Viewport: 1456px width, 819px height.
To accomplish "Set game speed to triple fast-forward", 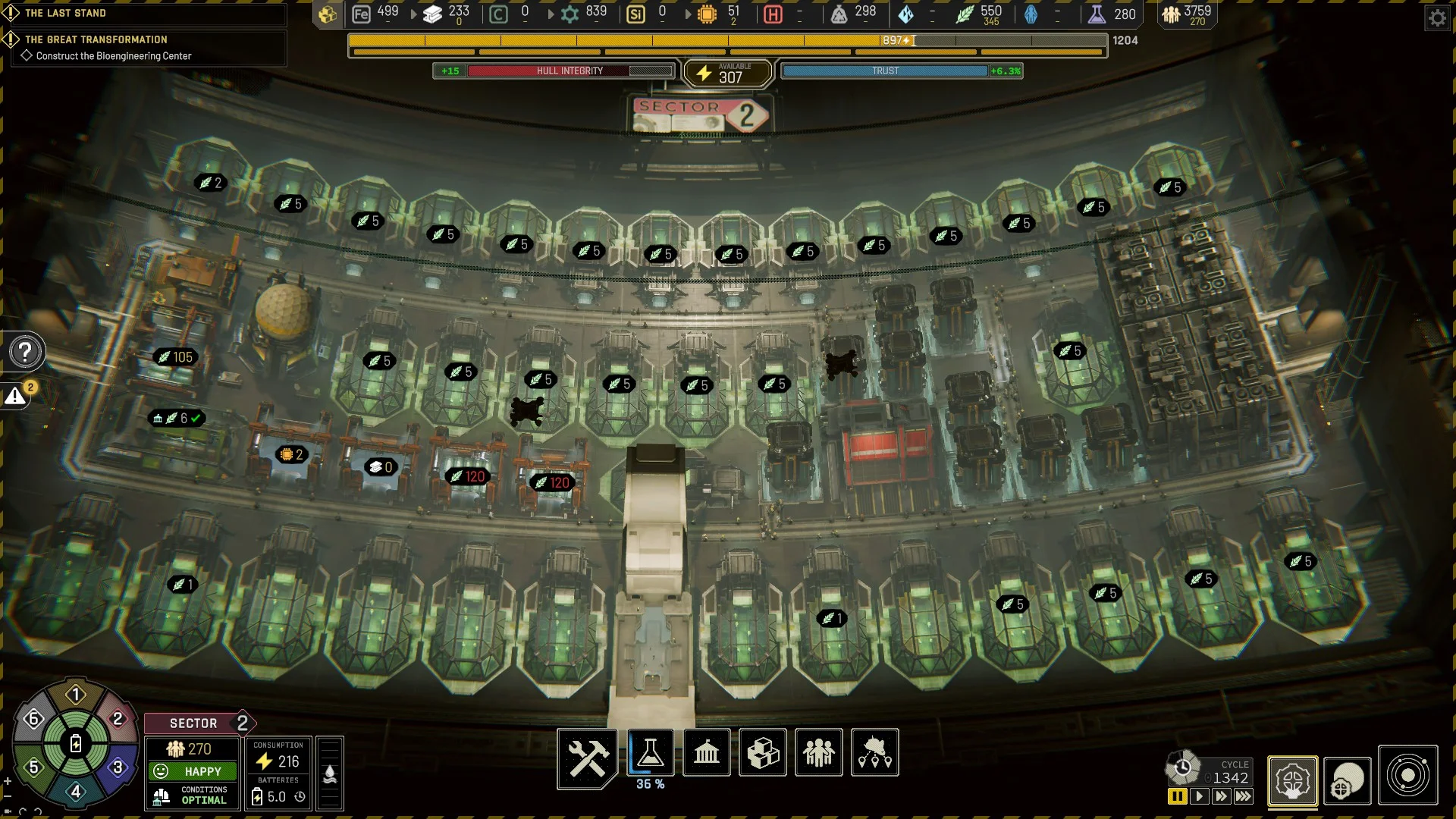I will (x=1243, y=796).
